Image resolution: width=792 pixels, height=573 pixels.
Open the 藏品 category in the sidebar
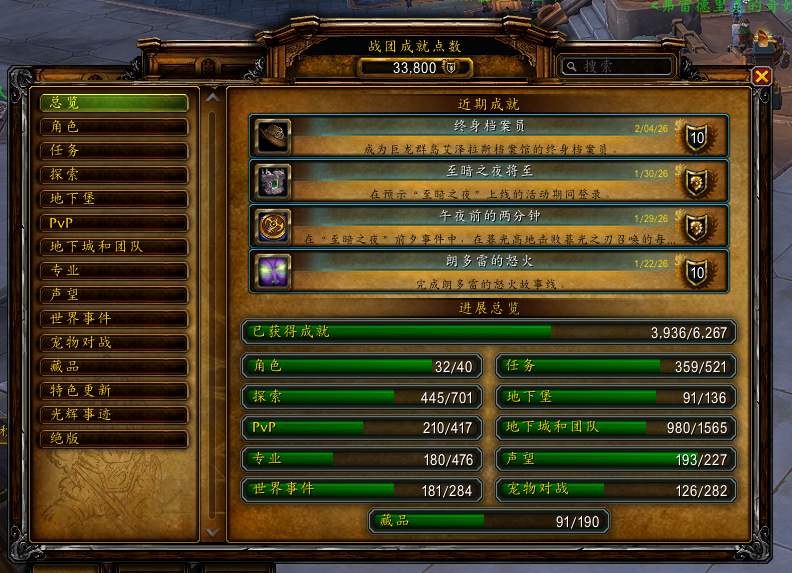pyautogui.click(x=113, y=367)
